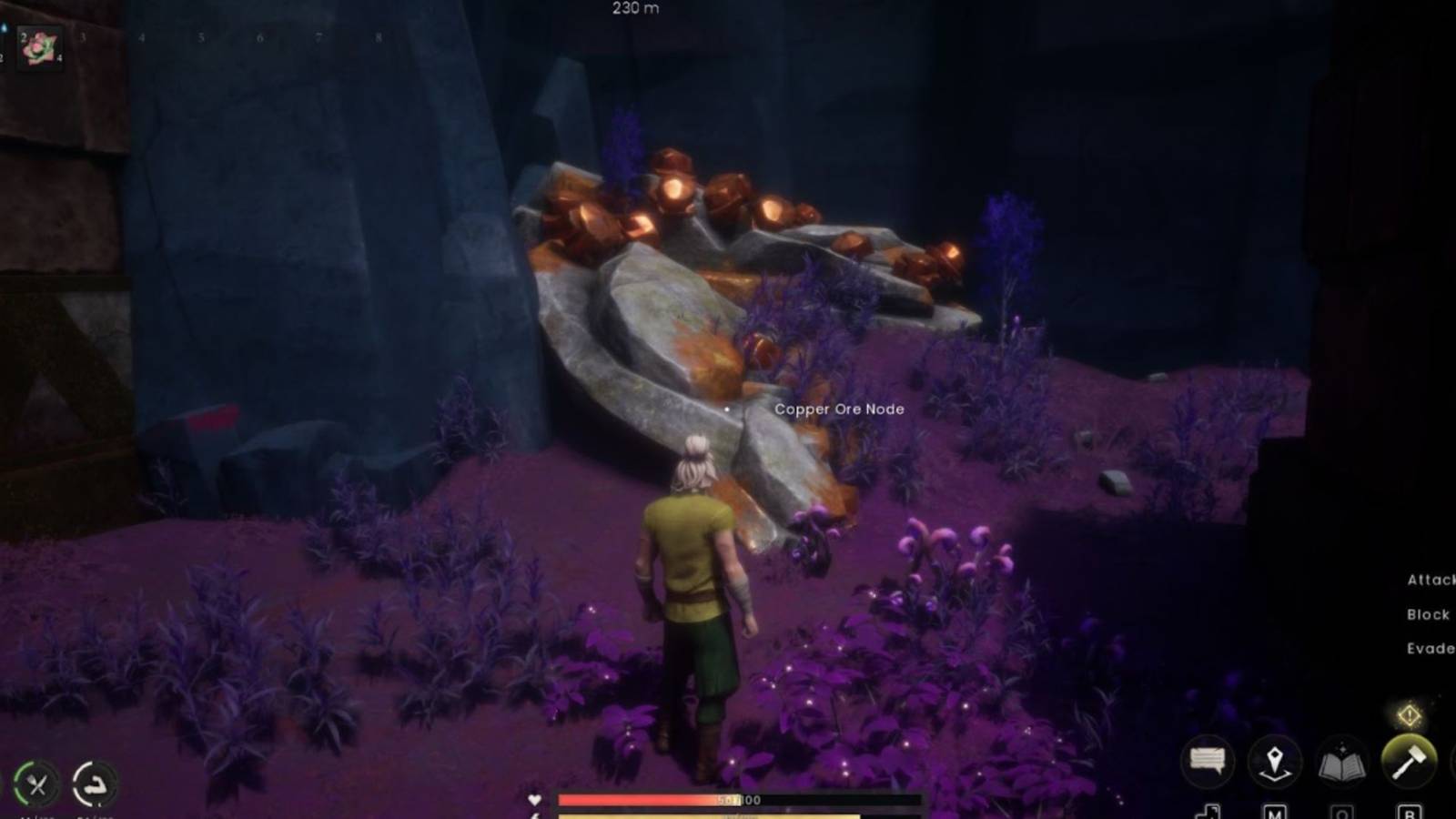The width and height of the screenshot is (1456, 819).
Task: Select the music note icon in the bottom bar
Action: click(1208, 810)
